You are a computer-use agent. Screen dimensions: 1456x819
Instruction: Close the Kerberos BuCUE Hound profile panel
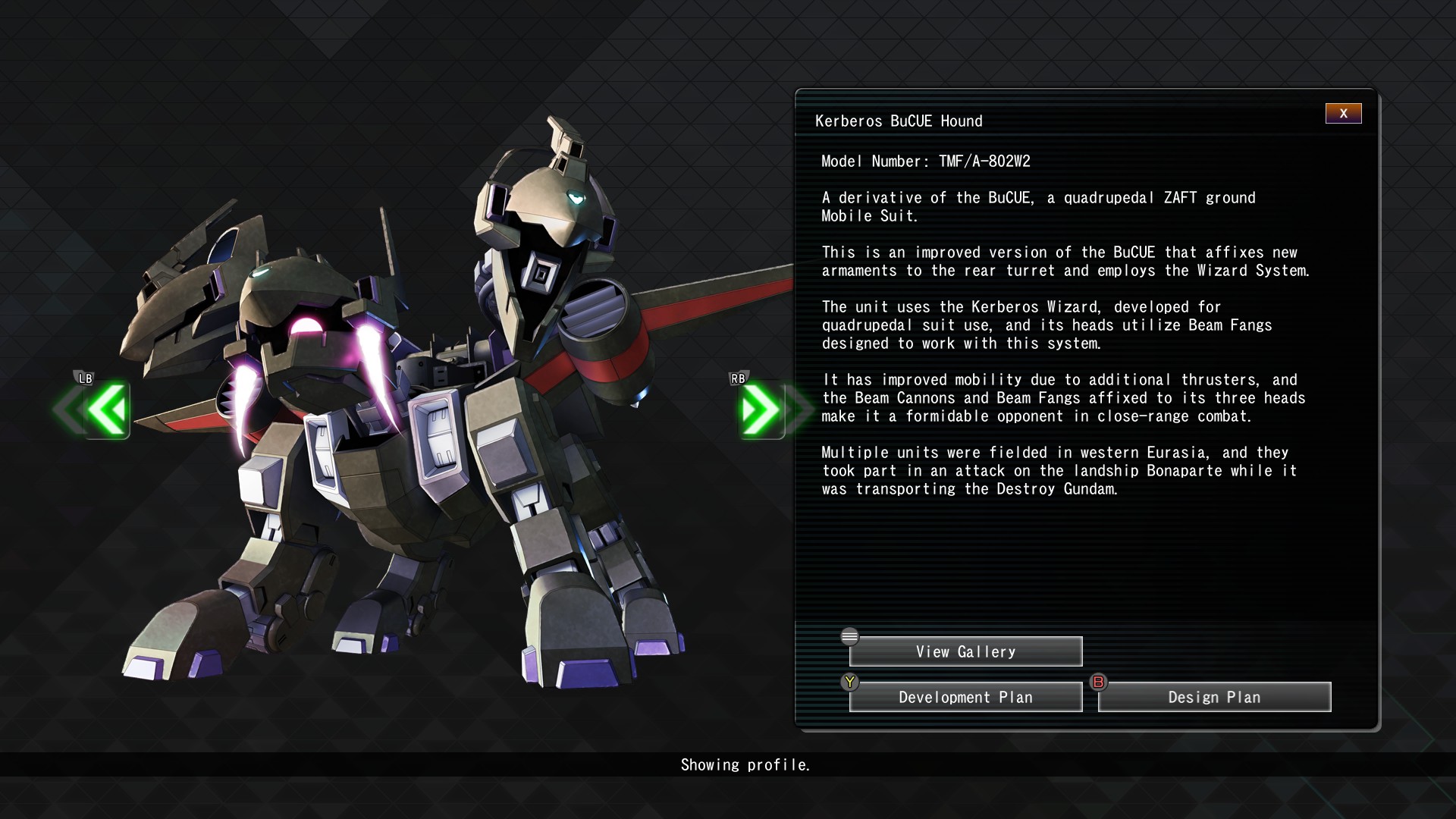1343,114
